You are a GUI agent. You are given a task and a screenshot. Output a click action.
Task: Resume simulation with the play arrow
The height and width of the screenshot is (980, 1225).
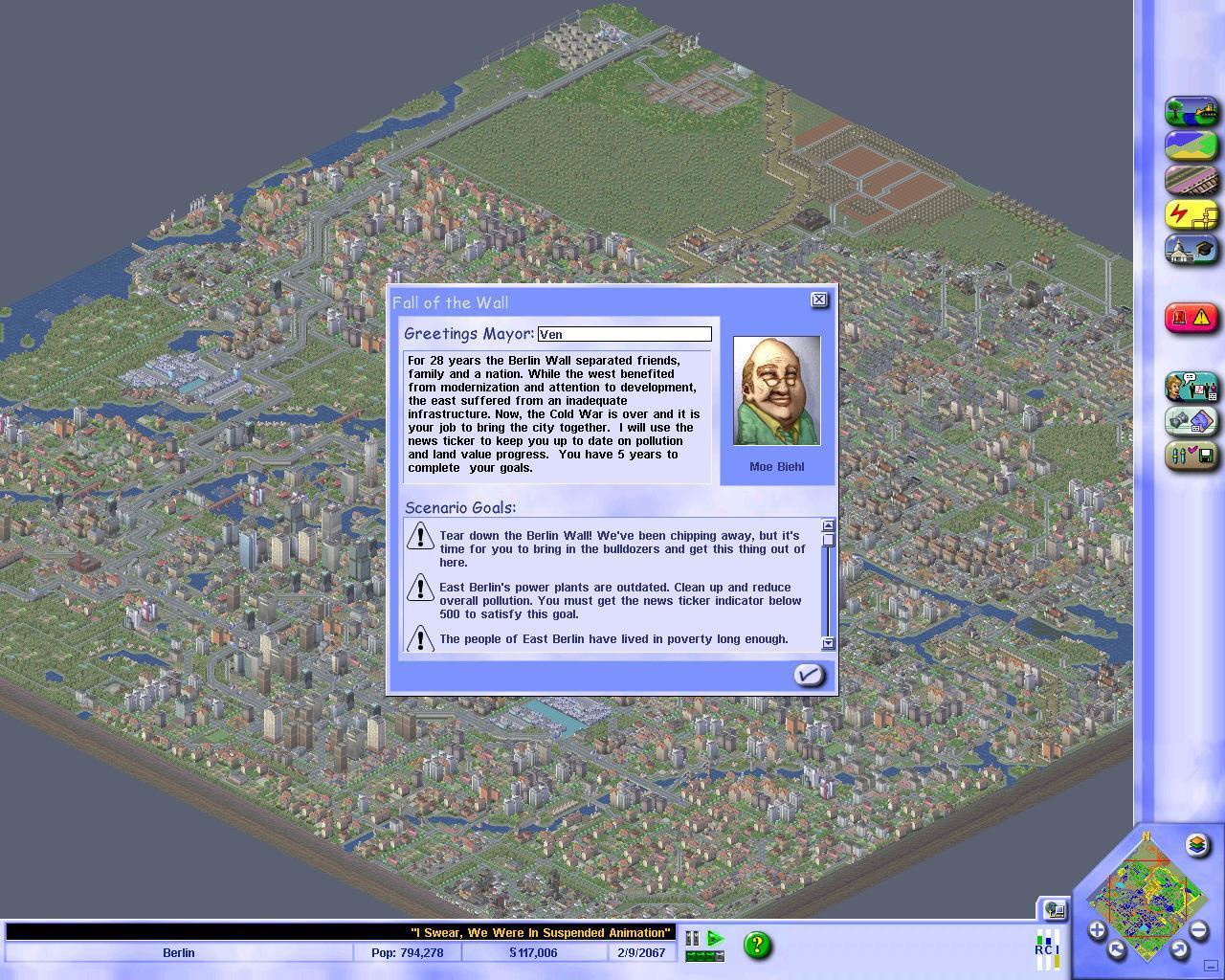click(x=715, y=940)
